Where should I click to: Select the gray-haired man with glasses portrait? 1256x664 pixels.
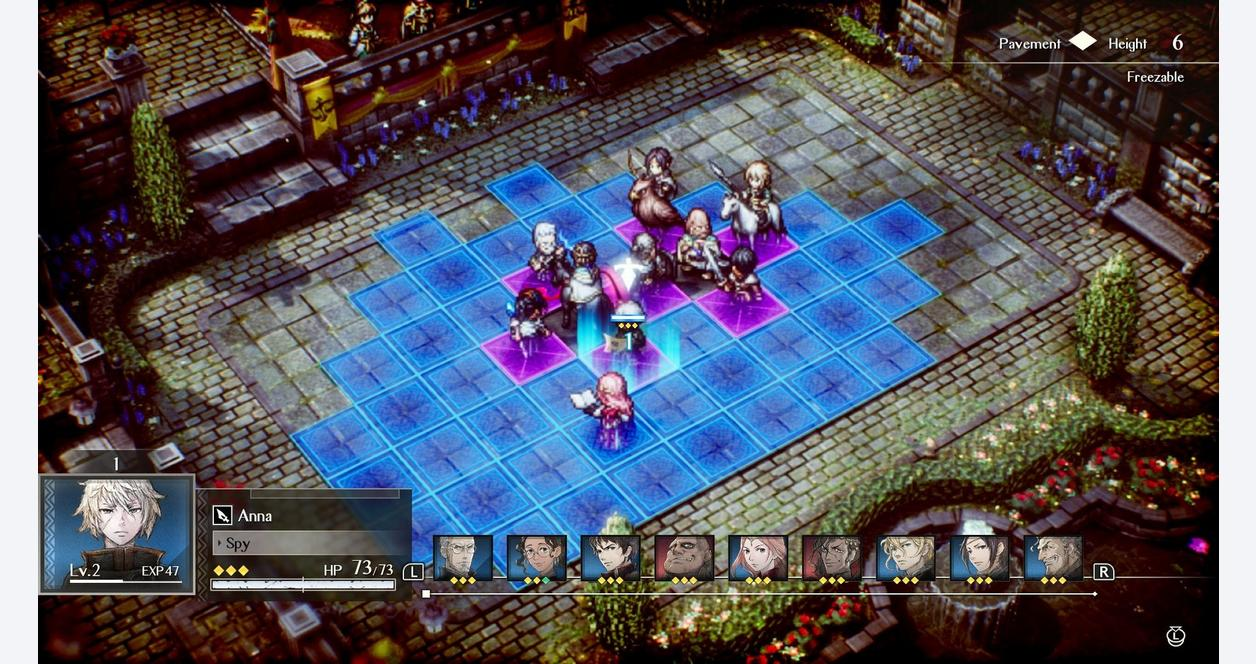[462, 558]
